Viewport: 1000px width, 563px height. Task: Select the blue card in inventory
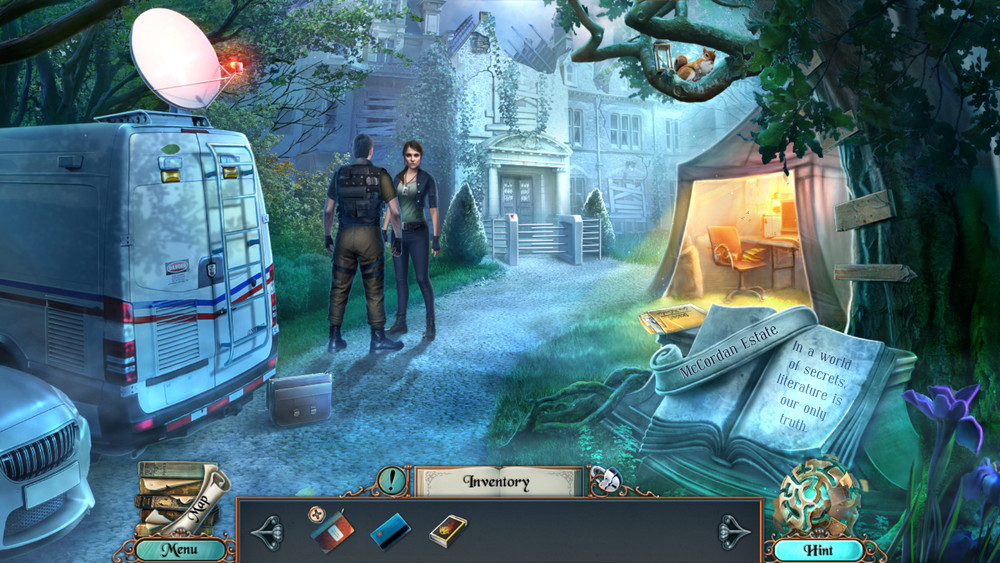click(x=391, y=532)
